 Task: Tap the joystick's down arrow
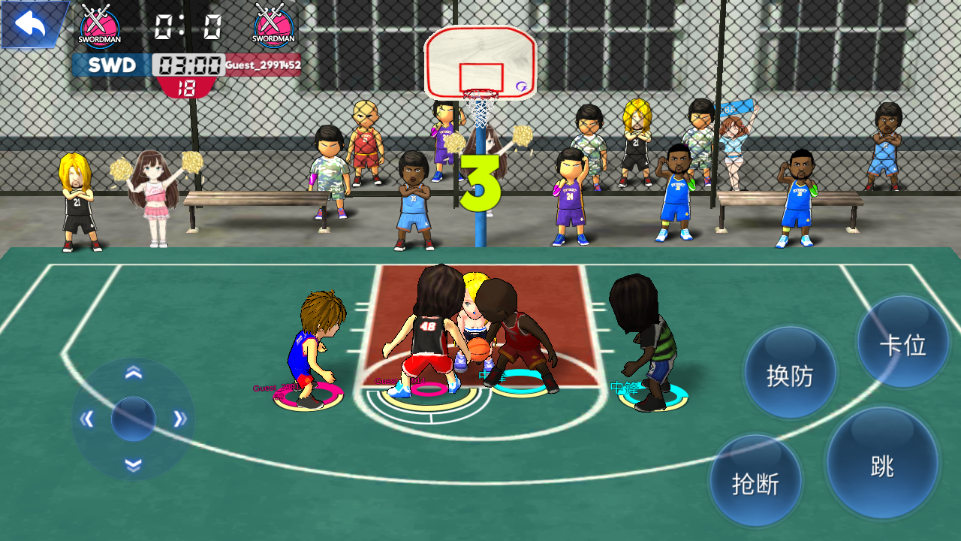point(133,463)
